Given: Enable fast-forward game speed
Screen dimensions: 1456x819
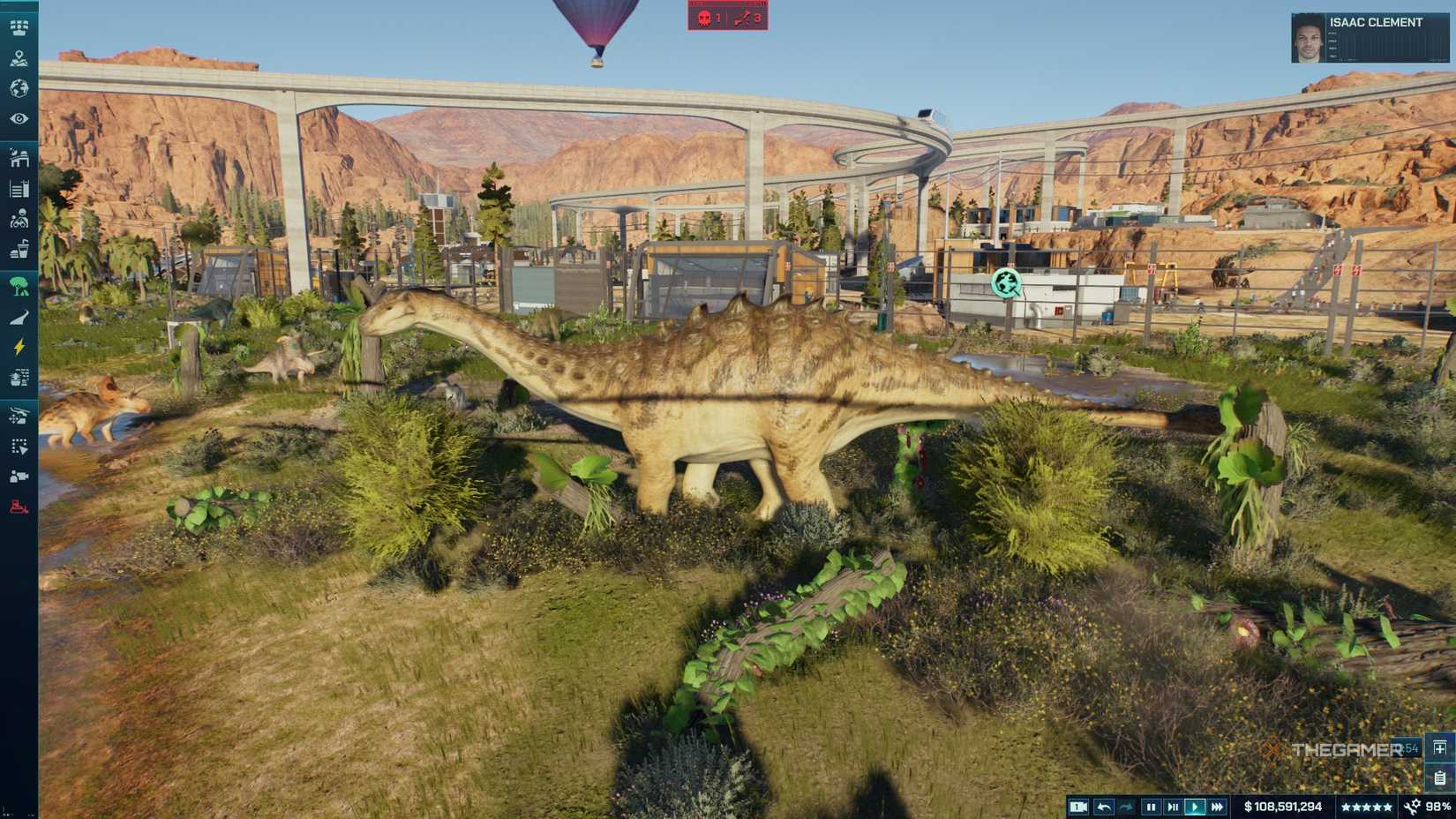Looking at the screenshot, I should [1216, 806].
